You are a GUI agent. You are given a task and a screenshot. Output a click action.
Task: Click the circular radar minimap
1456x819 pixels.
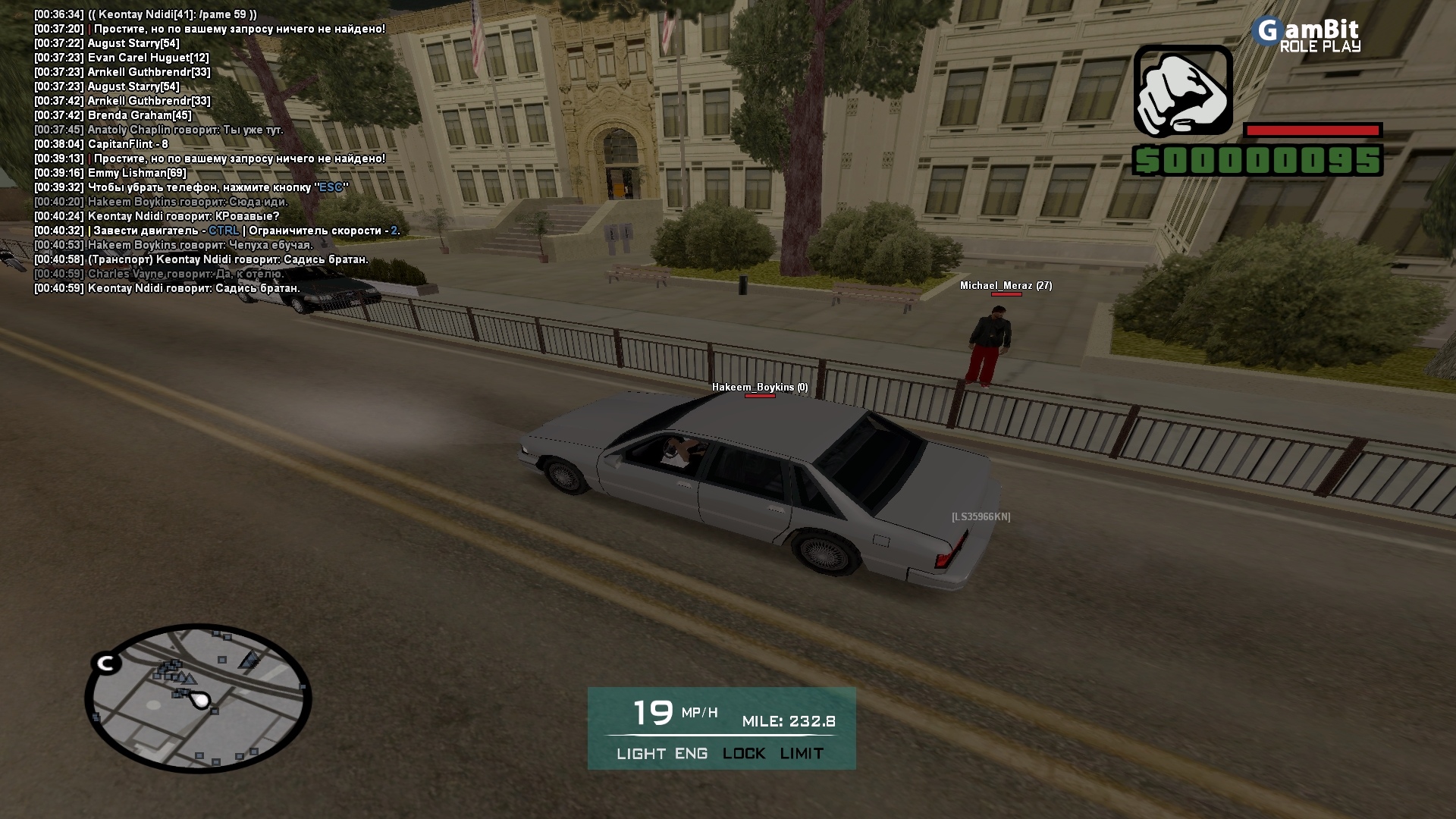click(199, 698)
